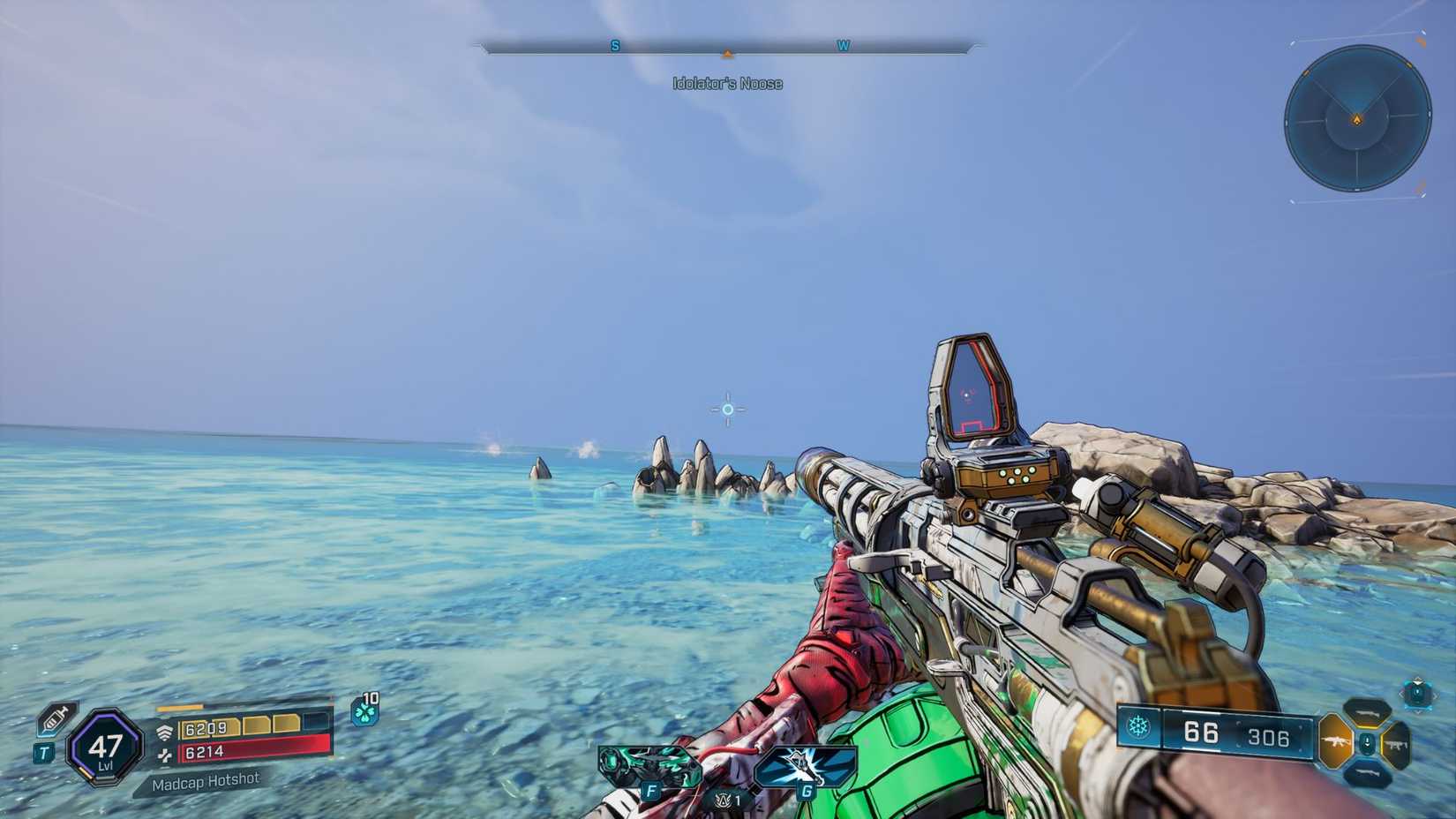Select the cryo snowflake ammo icon
Screen dimensions: 1456x819
click(1139, 727)
